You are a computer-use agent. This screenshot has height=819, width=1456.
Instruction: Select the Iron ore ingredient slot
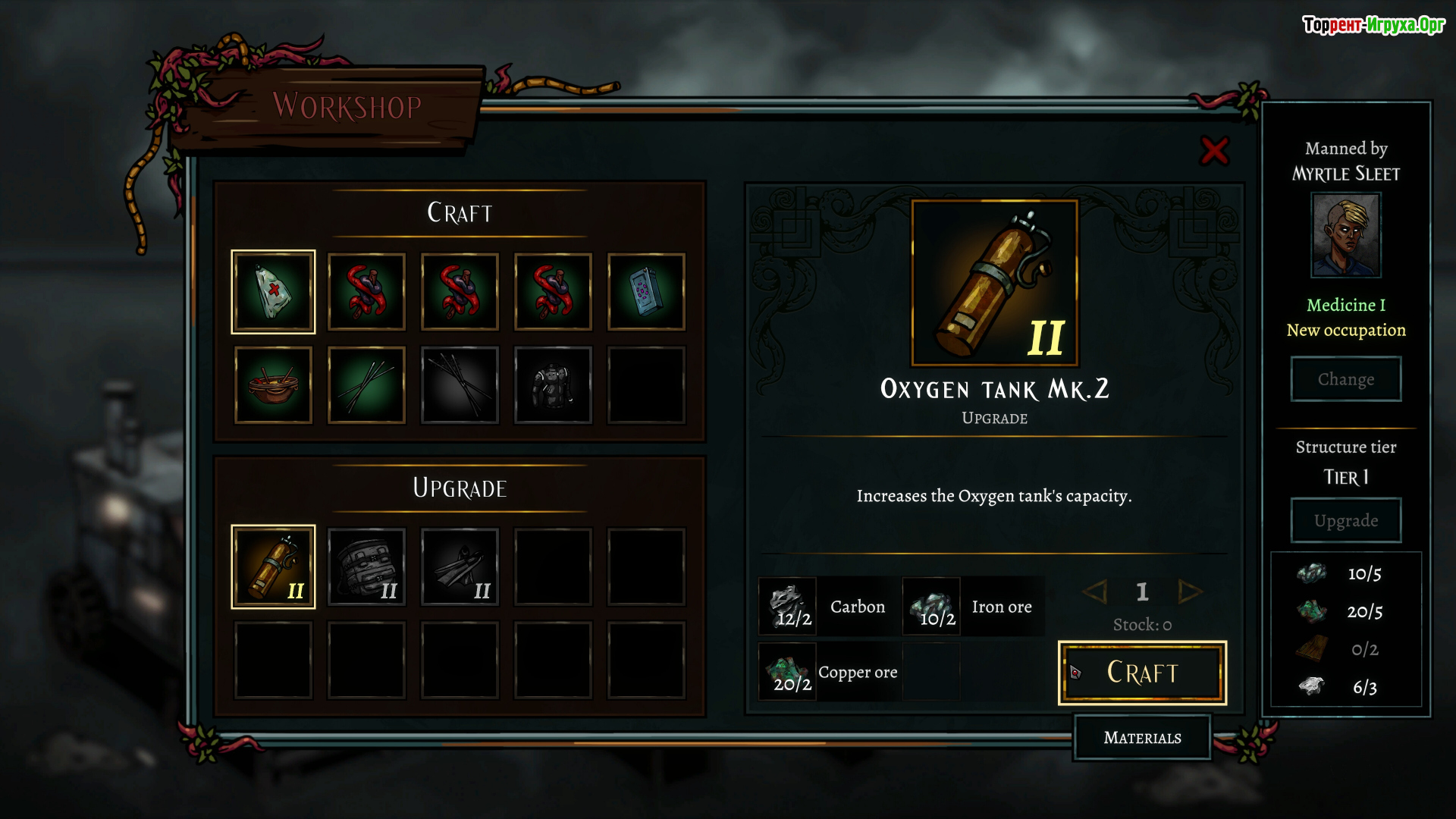click(x=932, y=607)
